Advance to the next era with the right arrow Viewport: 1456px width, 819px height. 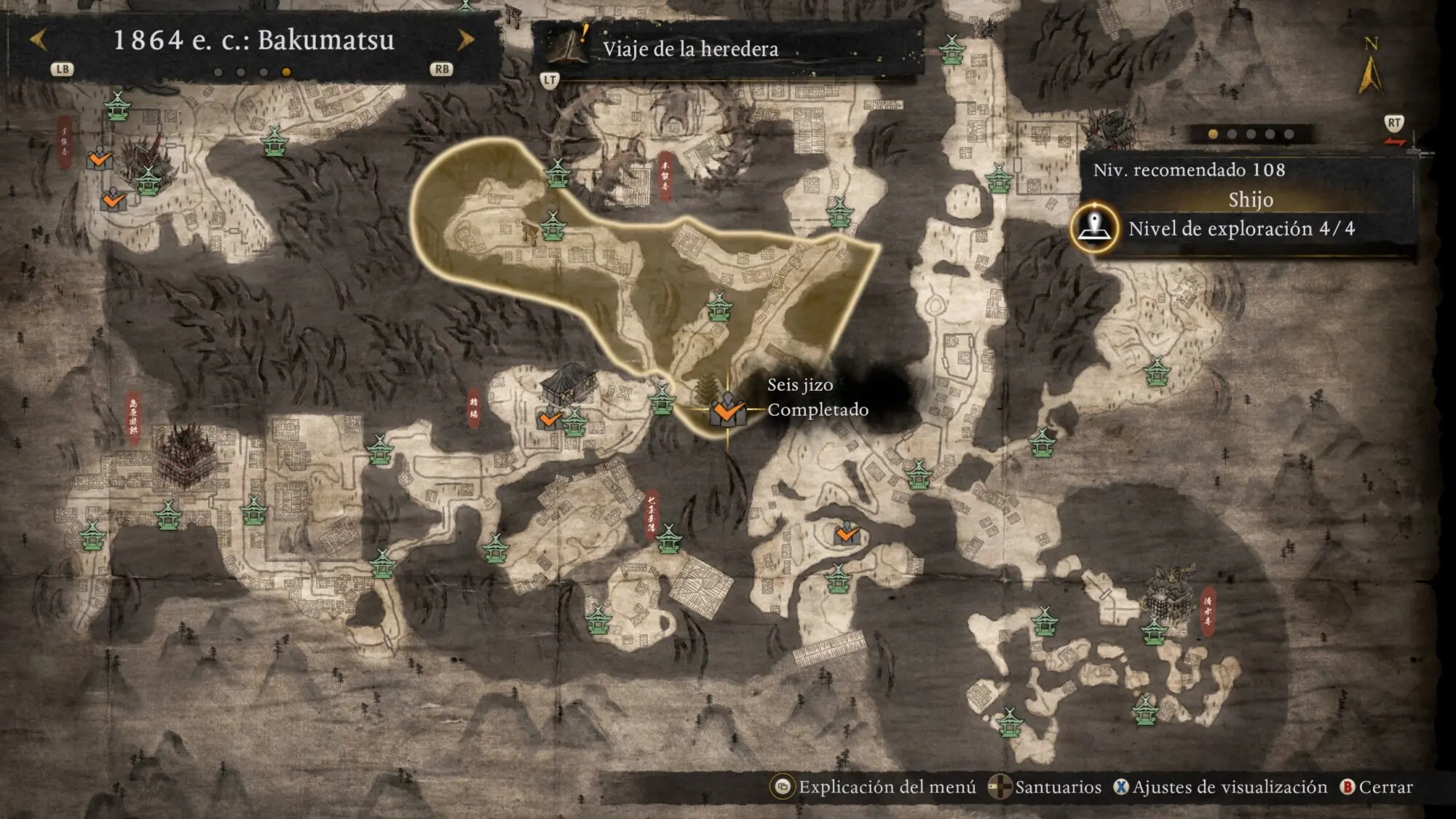point(466,40)
